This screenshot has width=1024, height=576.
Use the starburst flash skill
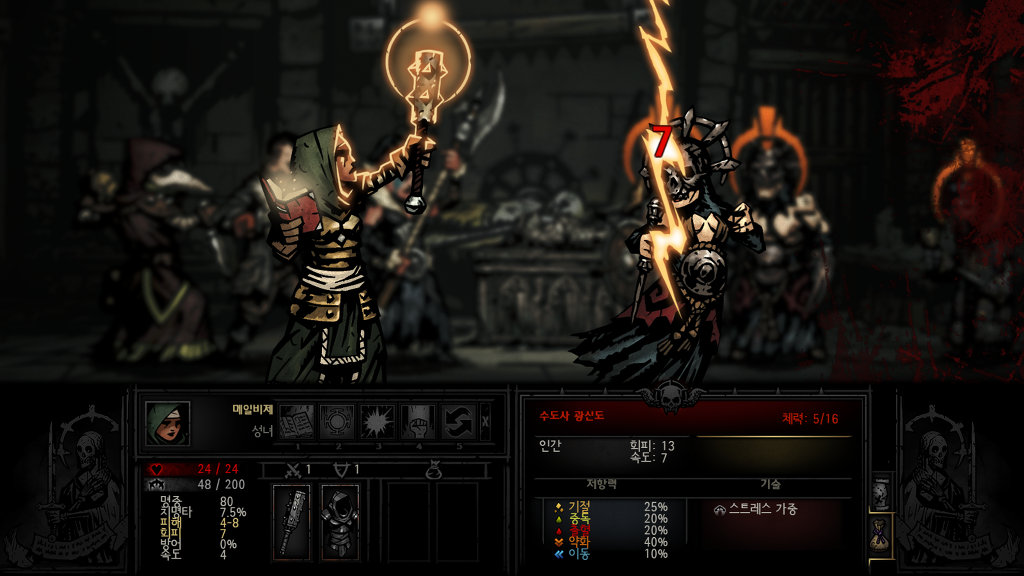[x=378, y=421]
